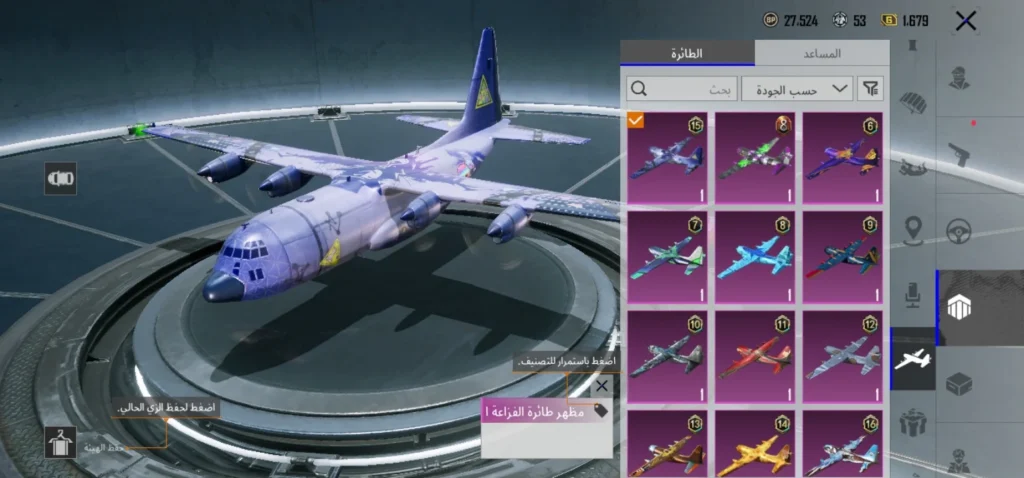Close the inventory with the X button
Image resolution: width=1024 pixels, height=478 pixels.
(965, 21)
